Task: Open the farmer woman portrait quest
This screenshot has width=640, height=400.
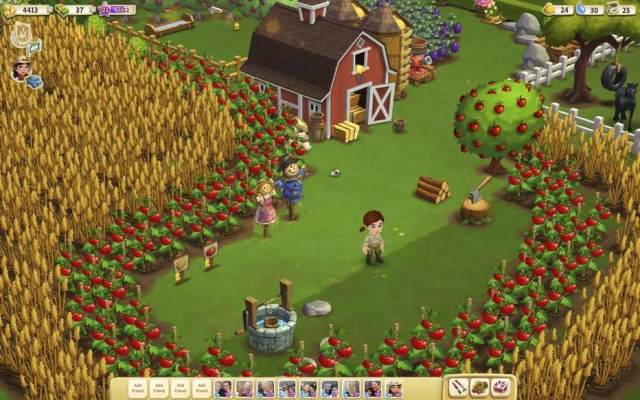Action: coord(21,69)
